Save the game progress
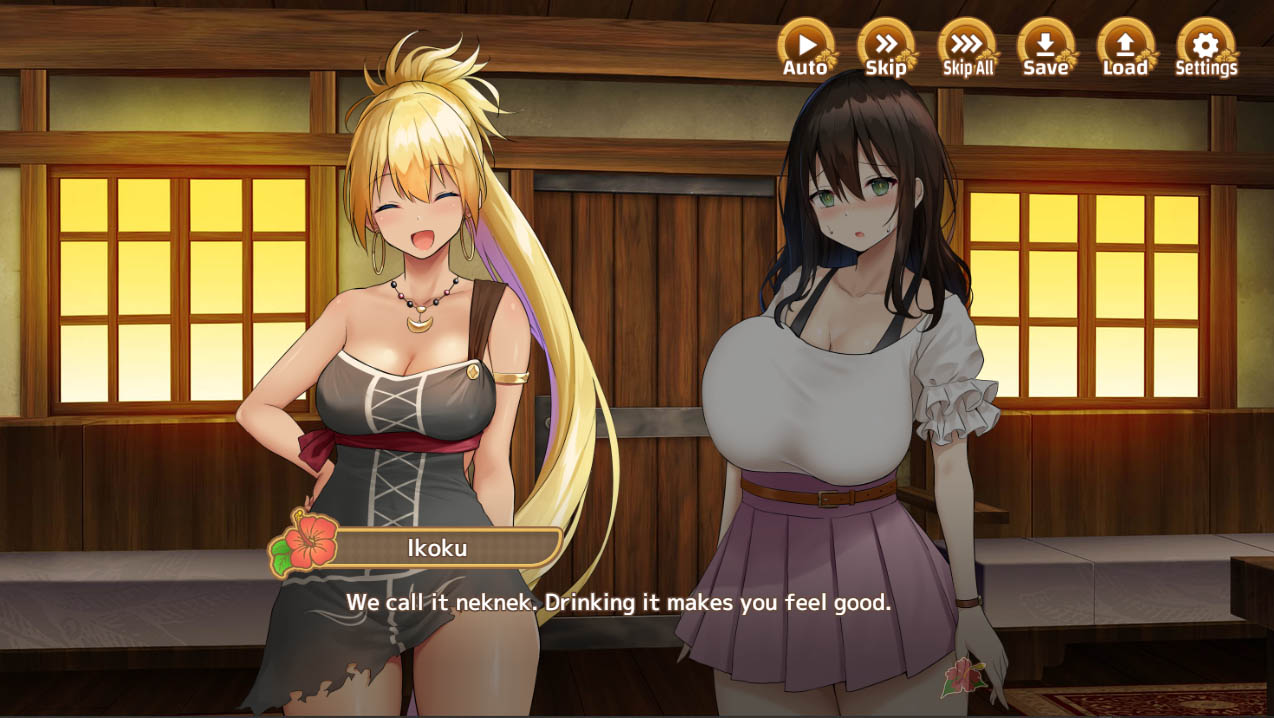 click(x=1046, y=47)
